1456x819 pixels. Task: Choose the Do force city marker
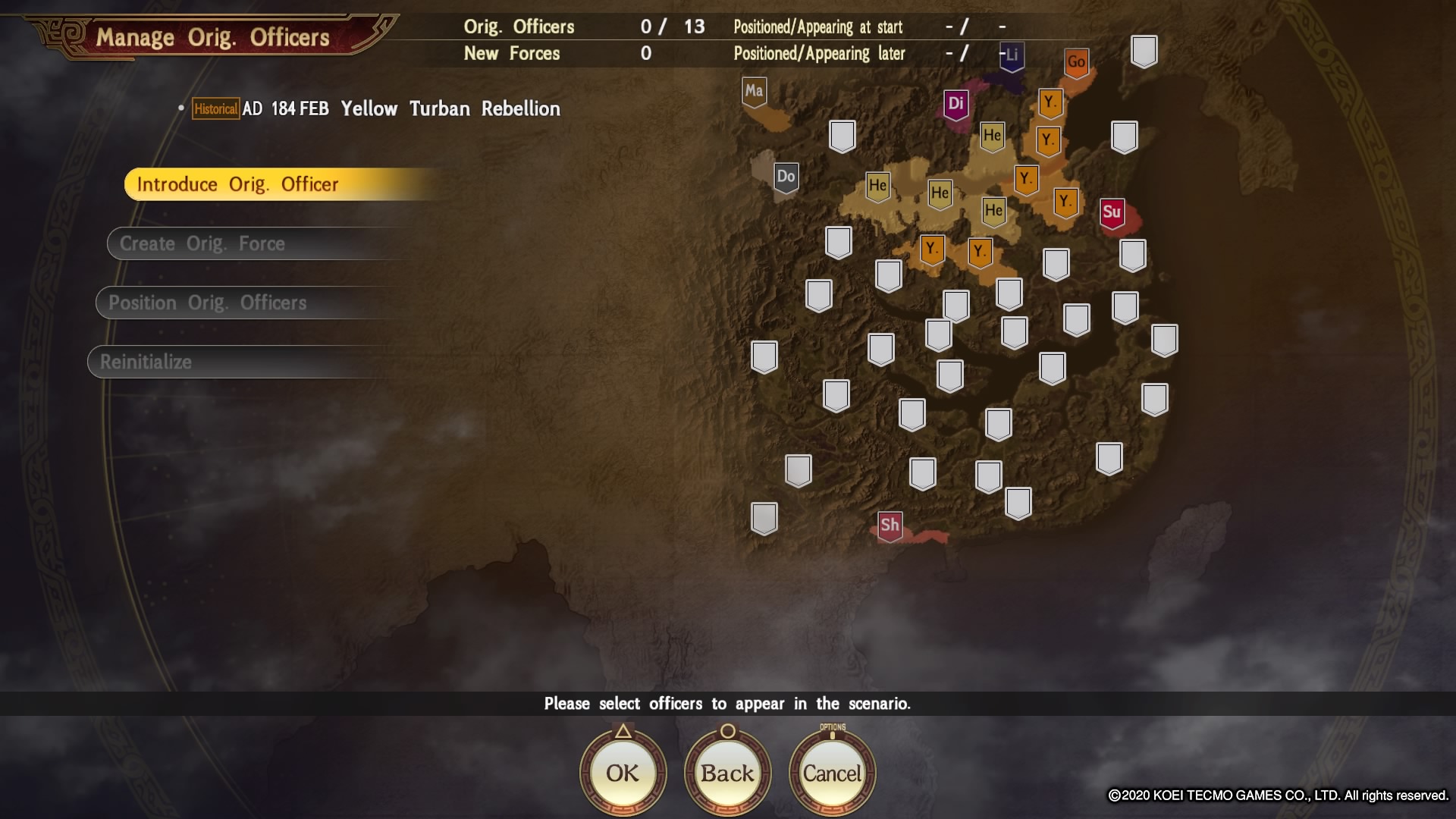786,177
